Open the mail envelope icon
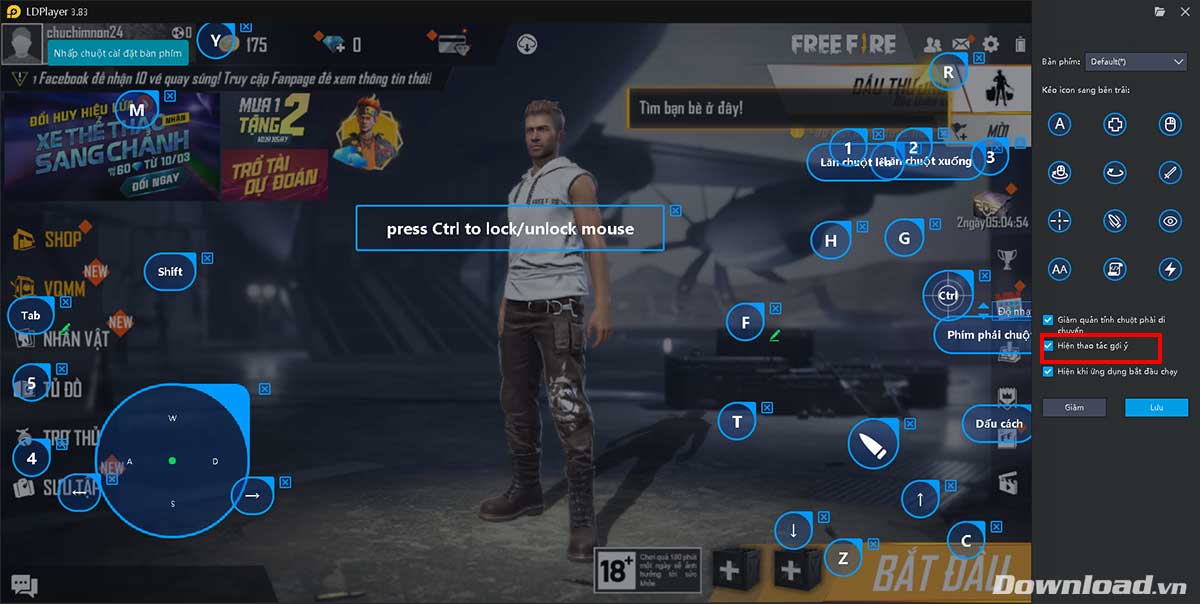 point(961,44)
